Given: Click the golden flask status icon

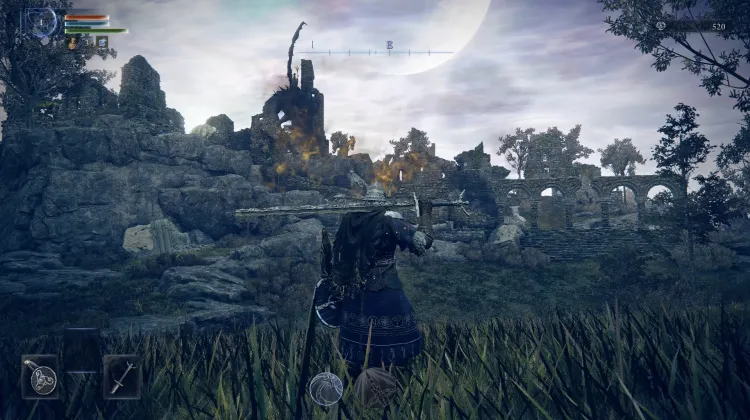Looking at the screenshot, I should [73, 43].
